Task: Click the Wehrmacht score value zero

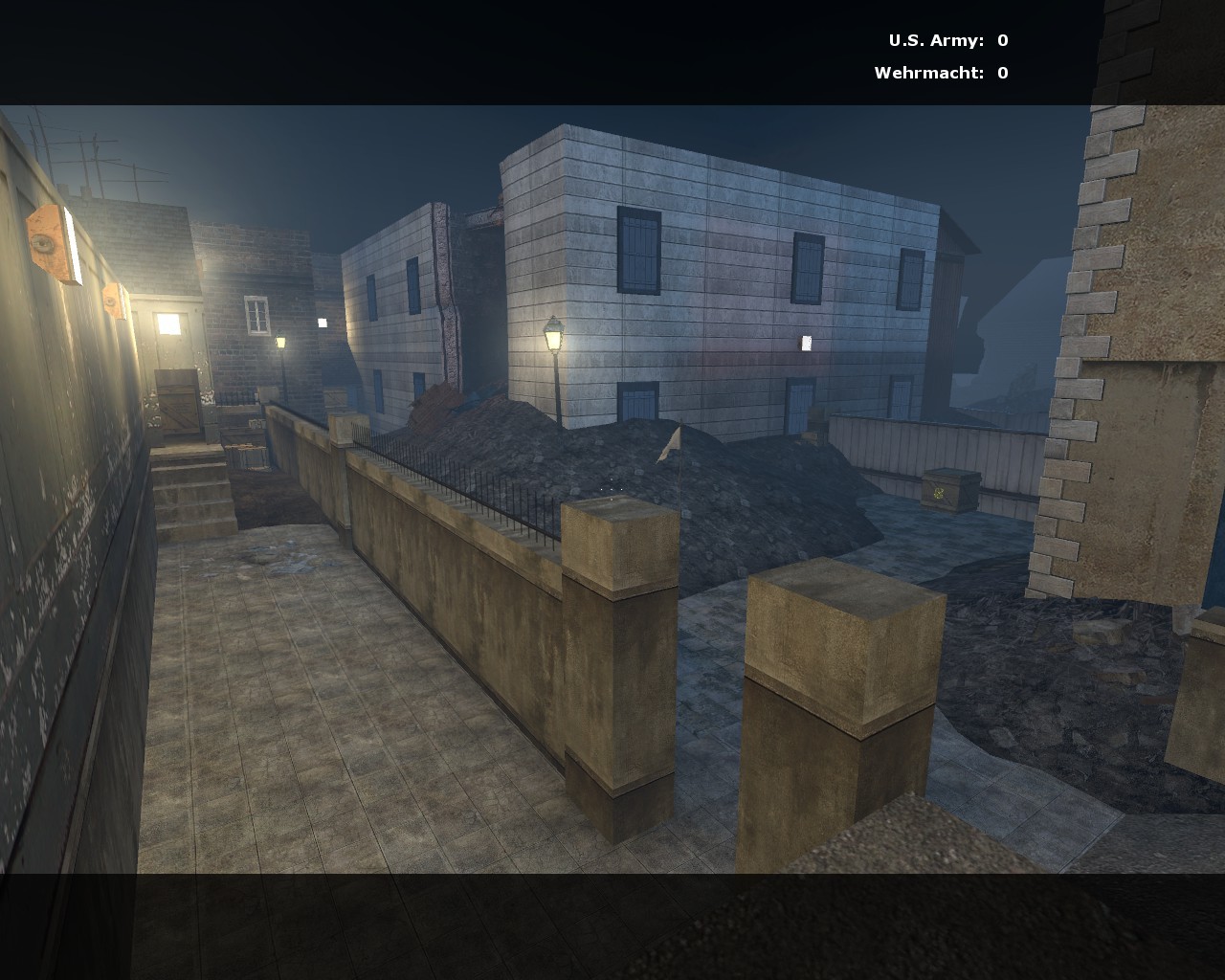Action: pyautogui.click(x=1001, y=72)
